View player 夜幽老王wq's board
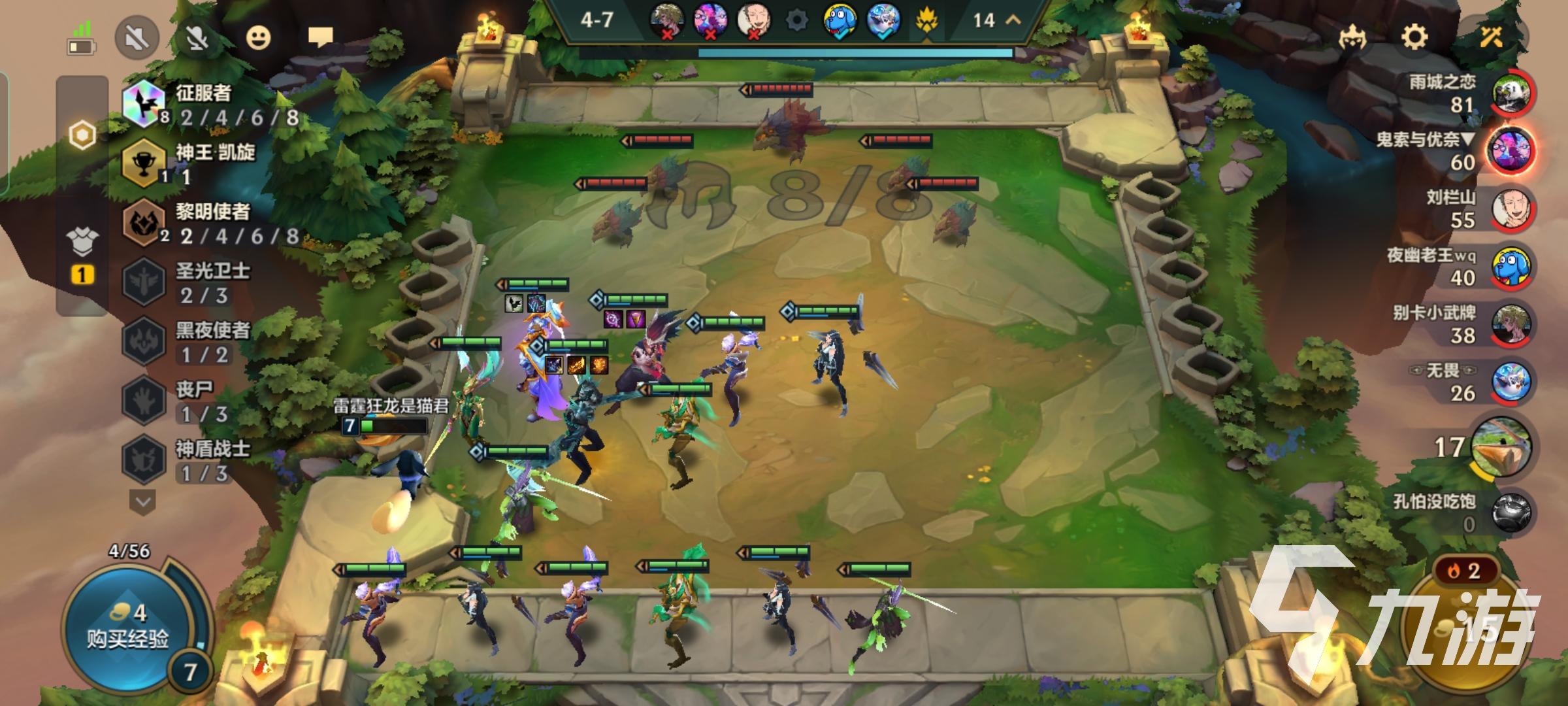This screenshot has width=1568, height=706. [x=1511, y=267]
